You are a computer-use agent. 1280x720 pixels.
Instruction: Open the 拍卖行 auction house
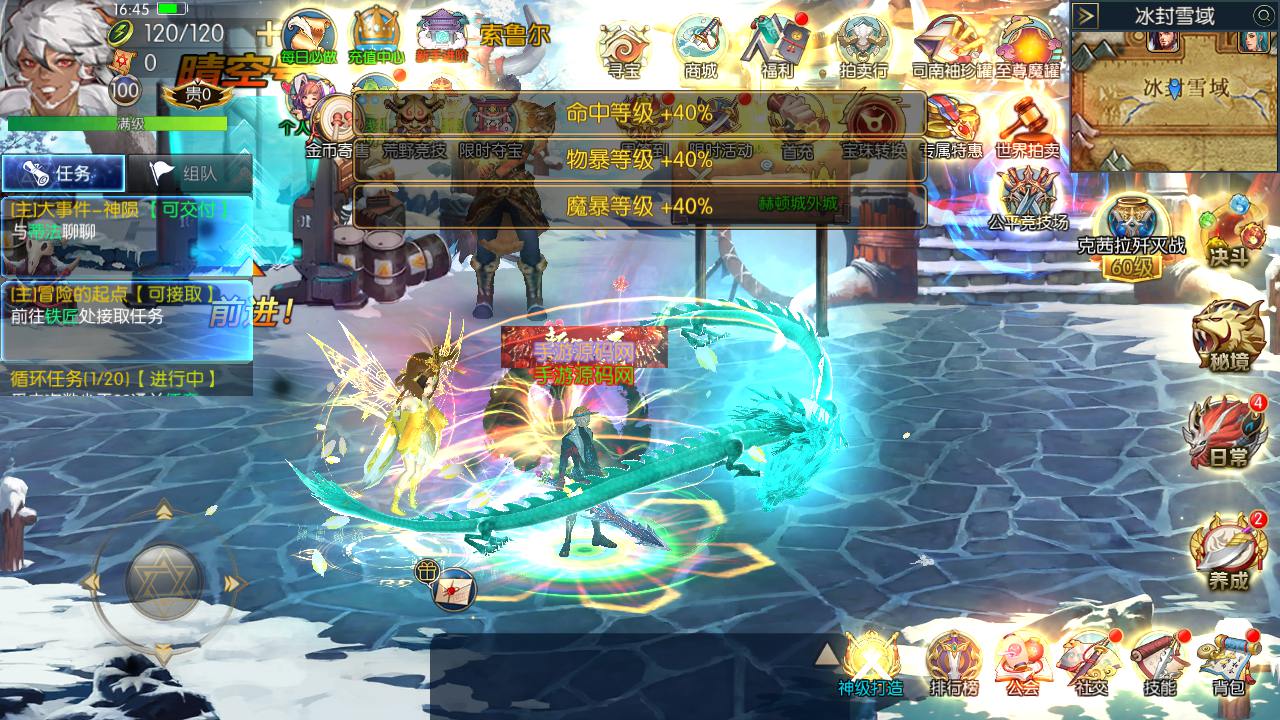pyautogui.click(x=863, y=46)
